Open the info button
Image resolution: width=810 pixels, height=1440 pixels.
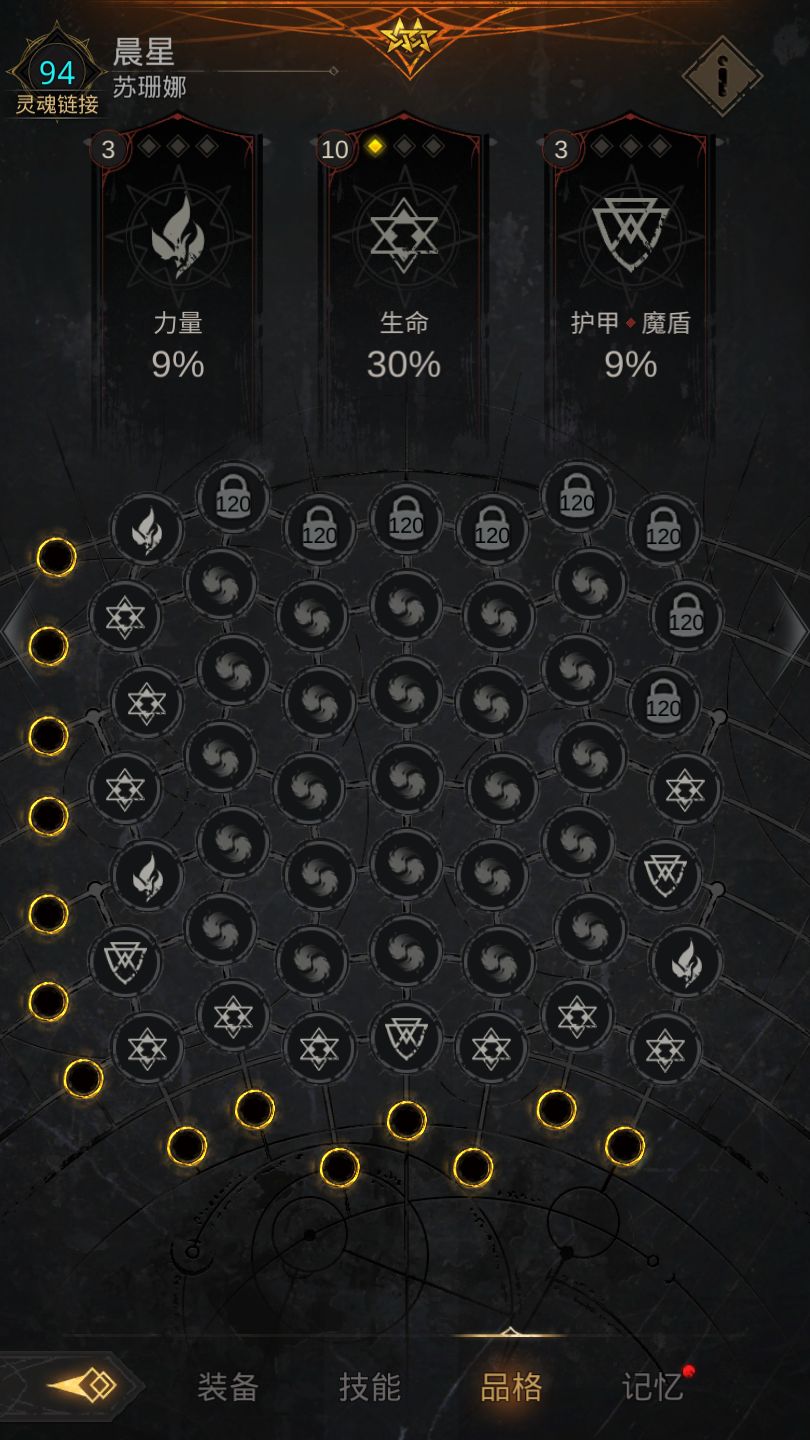pyautogui.click(x=721, y=76)
